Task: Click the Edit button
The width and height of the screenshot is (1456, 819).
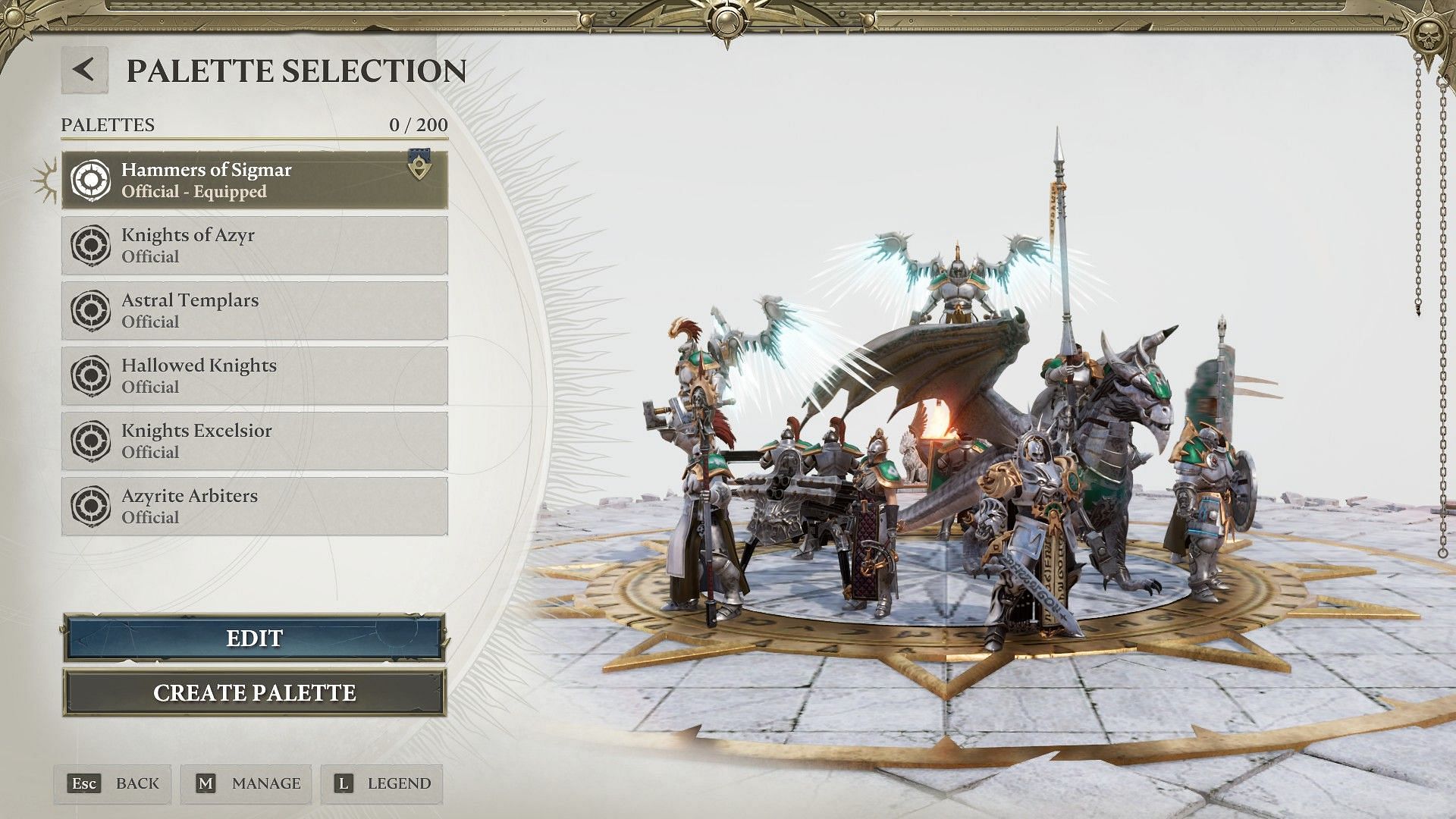Action: (255, 639)
